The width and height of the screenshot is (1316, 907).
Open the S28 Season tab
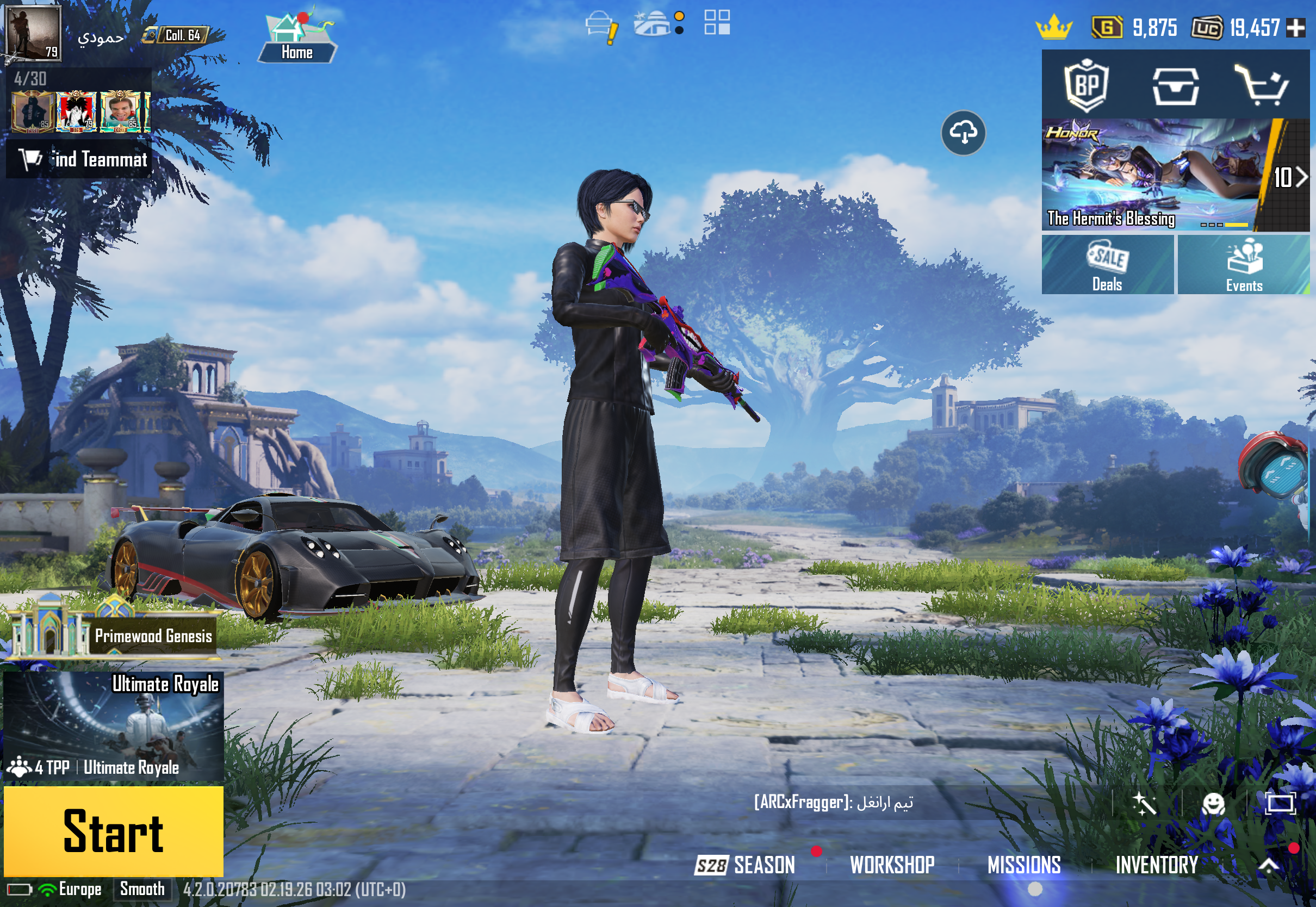[746, 865]
